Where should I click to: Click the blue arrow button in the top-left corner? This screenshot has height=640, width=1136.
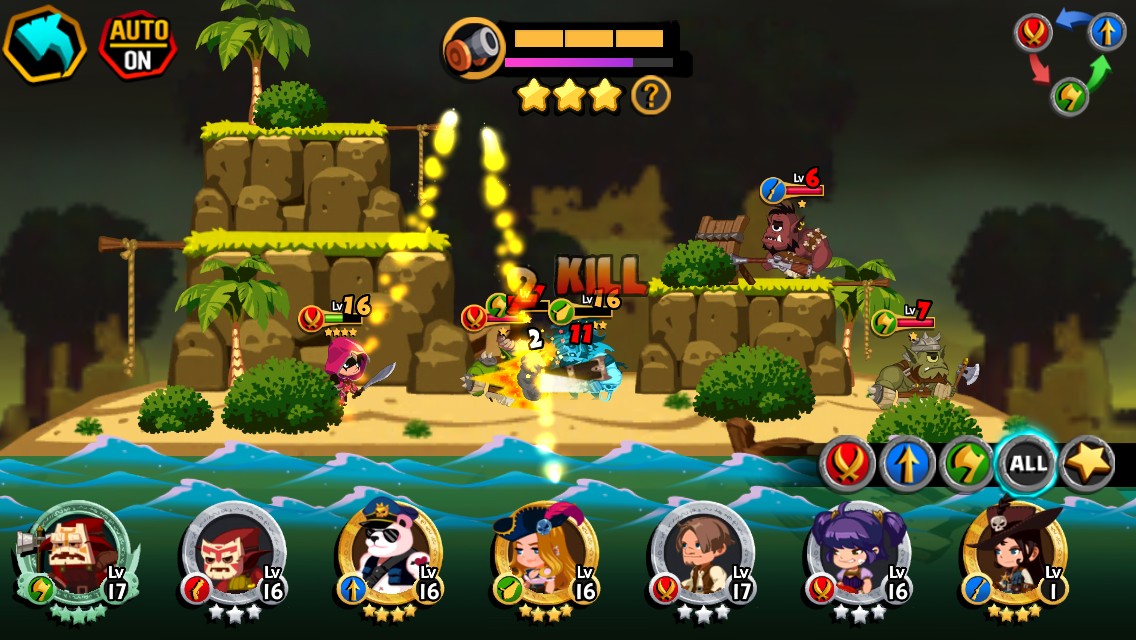tap(44, 44)
